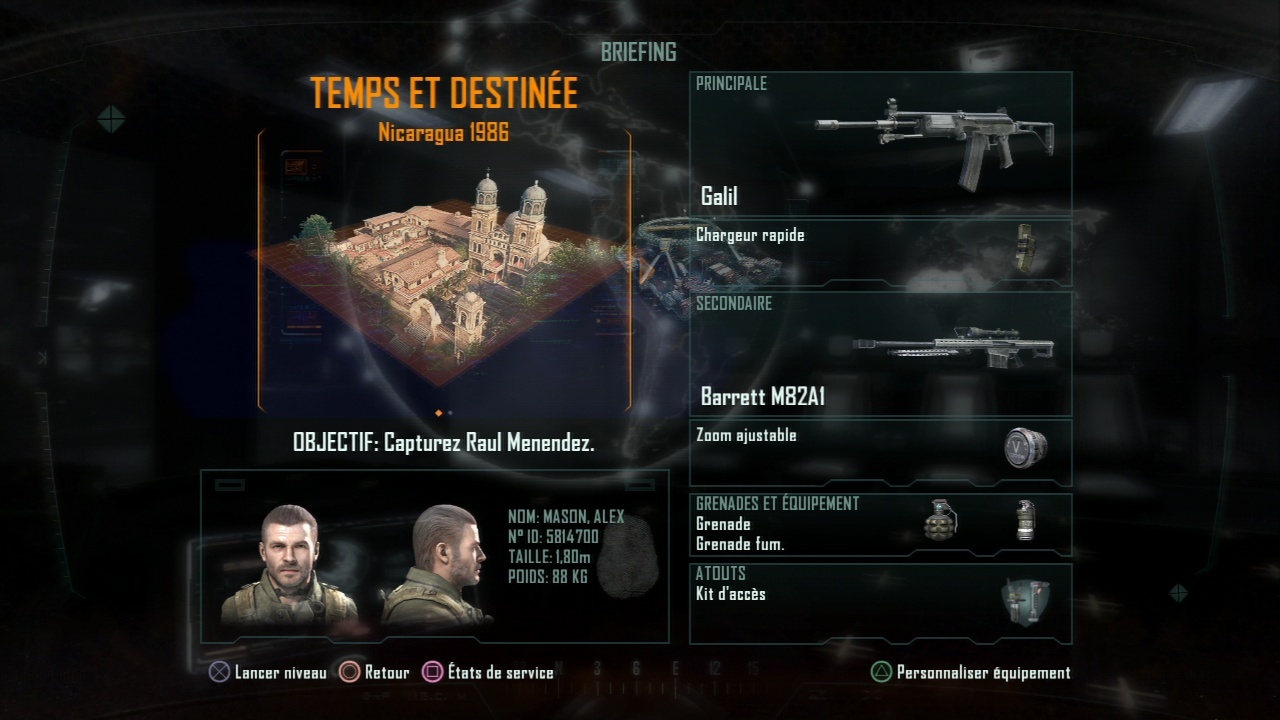
Task: Choose the Chargeur rapide attachment slot
Action: click(880, 252)
